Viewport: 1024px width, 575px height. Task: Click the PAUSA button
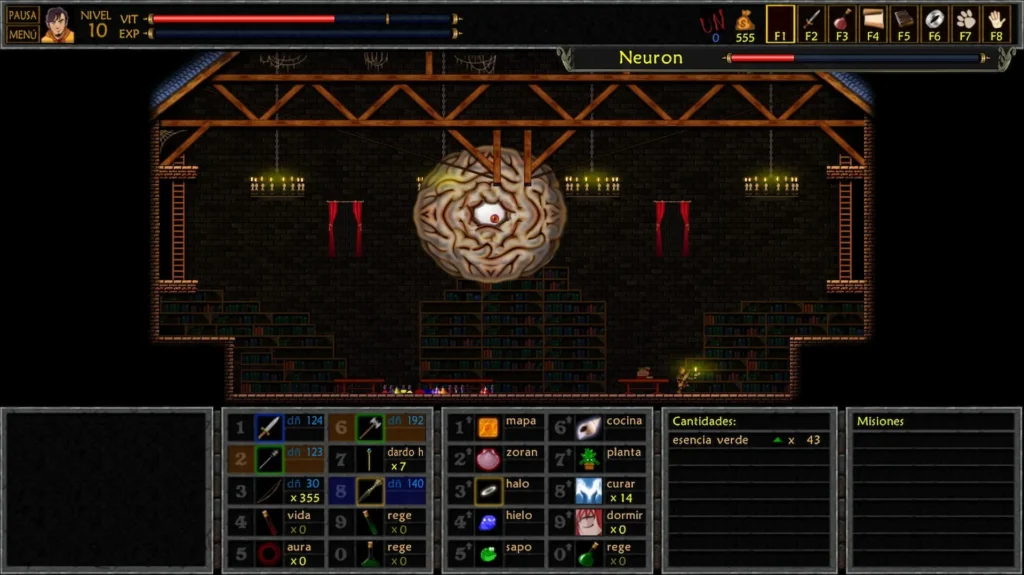[22, 15]
